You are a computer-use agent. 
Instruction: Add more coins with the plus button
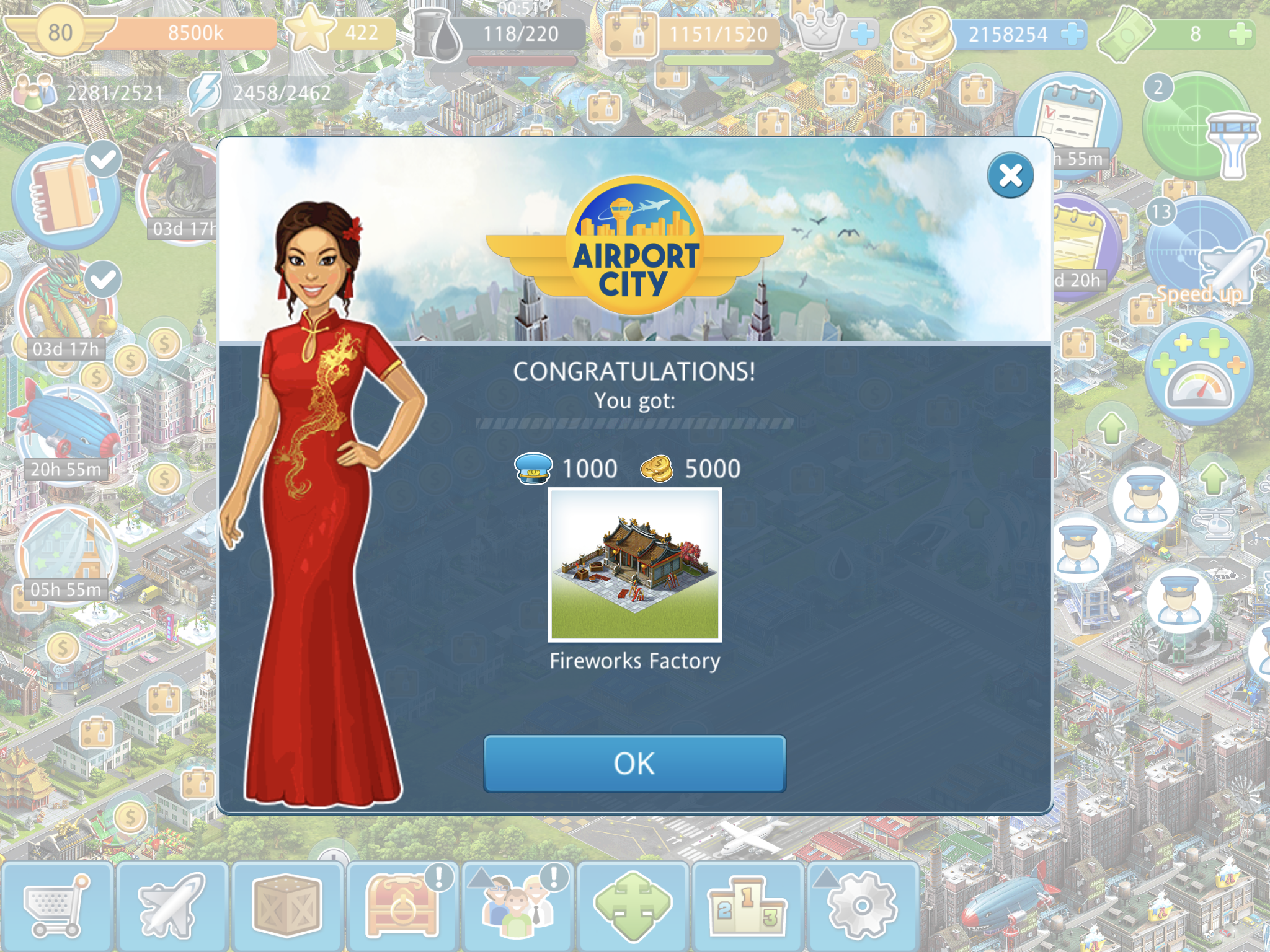(x=1072, y=33)
